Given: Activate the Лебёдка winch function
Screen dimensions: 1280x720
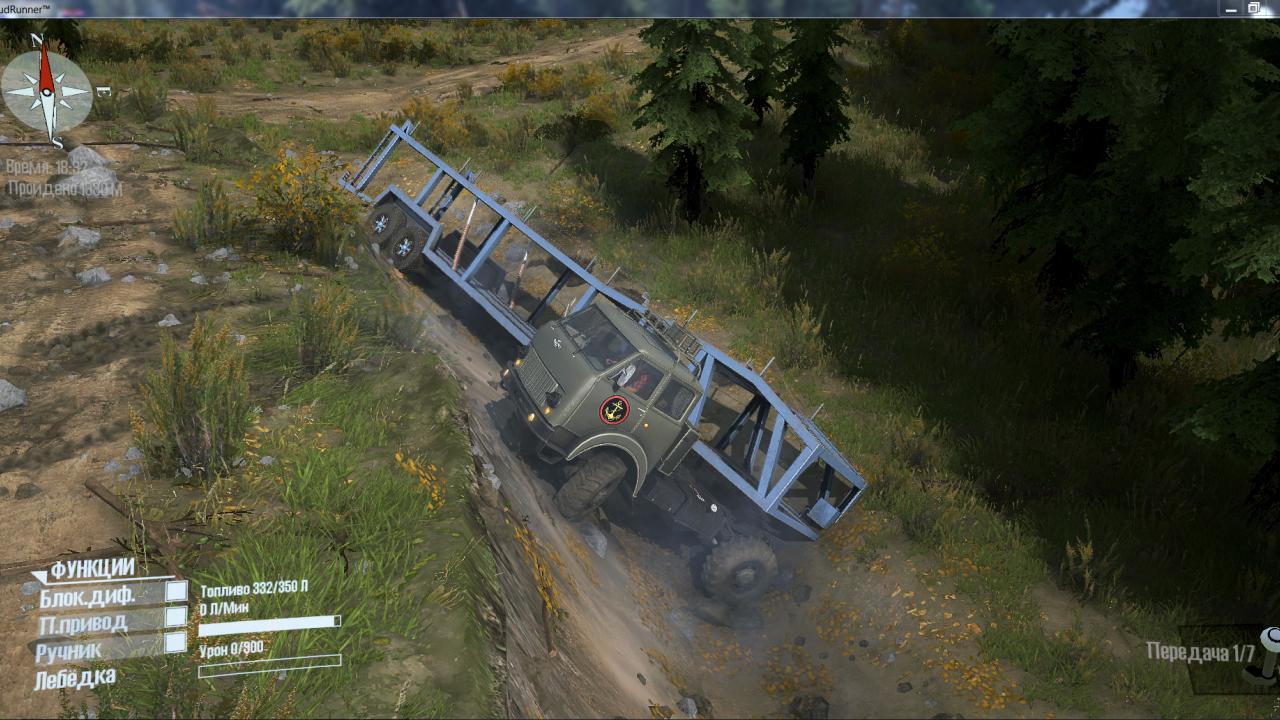Looking at the screenshot, I should click(x=75, y=679).
